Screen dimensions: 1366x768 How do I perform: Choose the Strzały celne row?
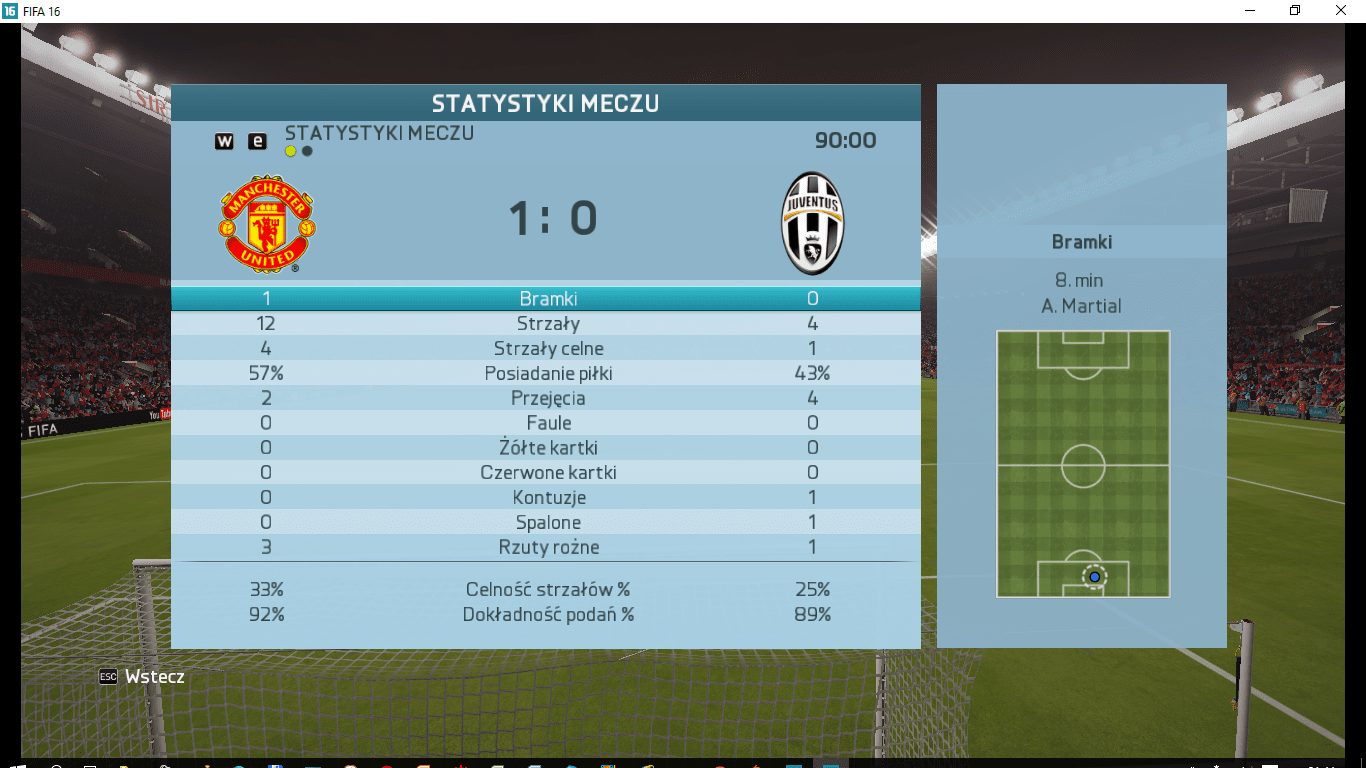tap(546, 349)
